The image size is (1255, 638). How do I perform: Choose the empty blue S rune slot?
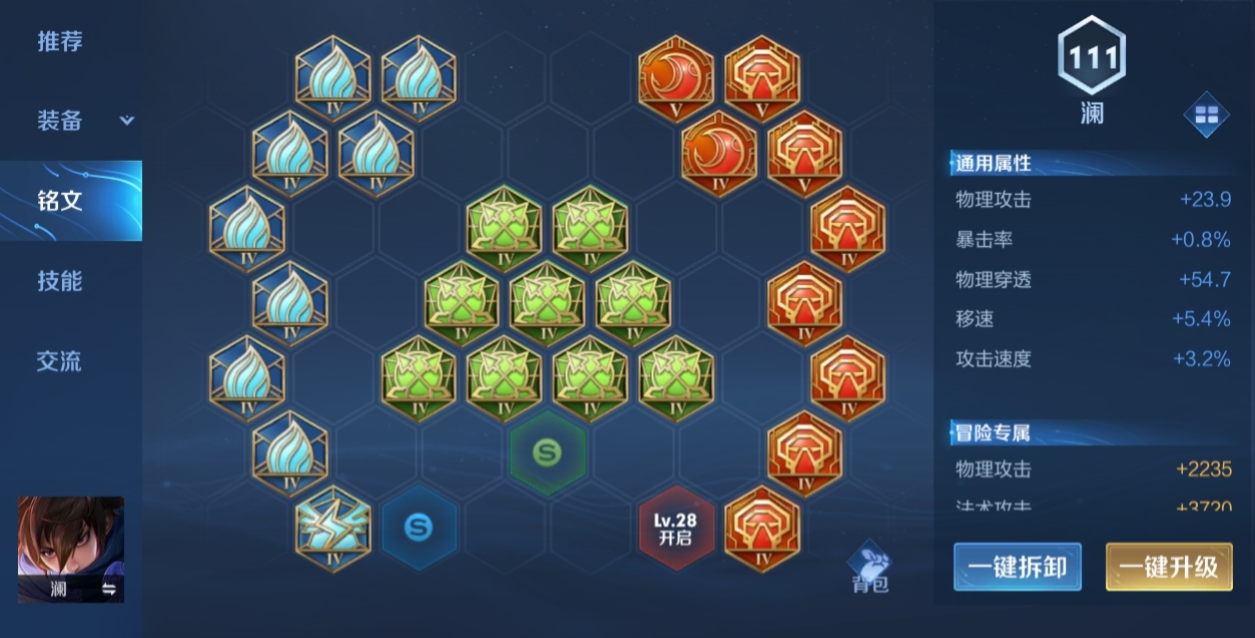click(418, 528)
